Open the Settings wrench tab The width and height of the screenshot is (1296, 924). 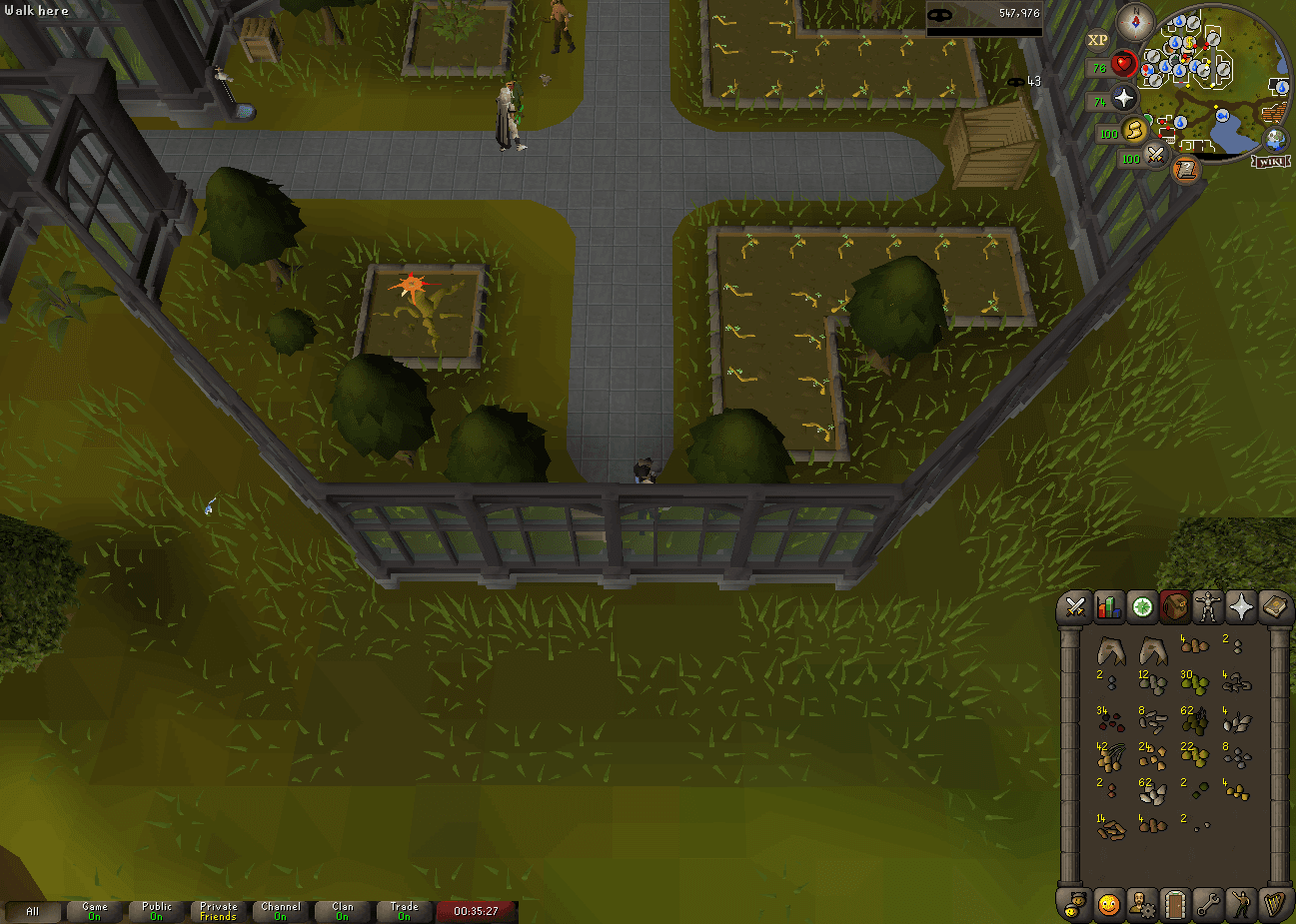(1209, 904)
